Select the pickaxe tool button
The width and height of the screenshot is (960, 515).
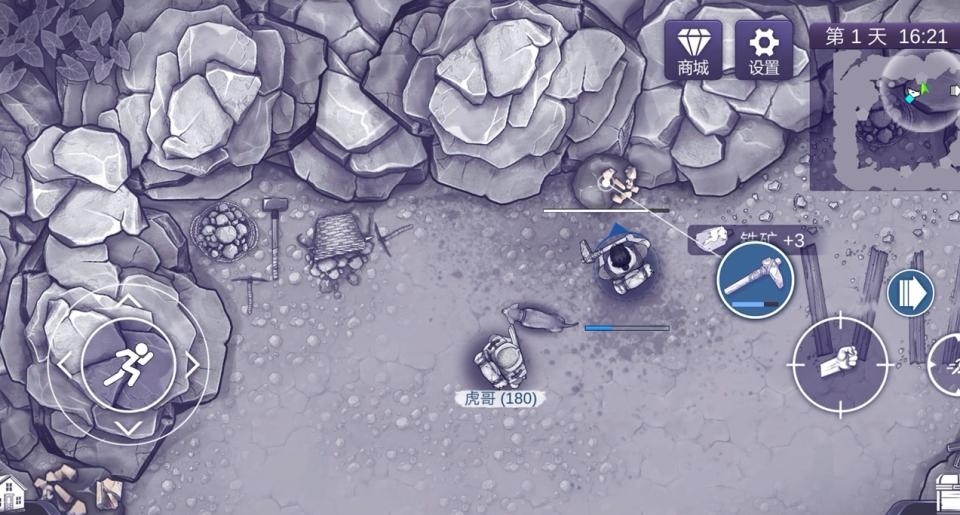(755, 279)
